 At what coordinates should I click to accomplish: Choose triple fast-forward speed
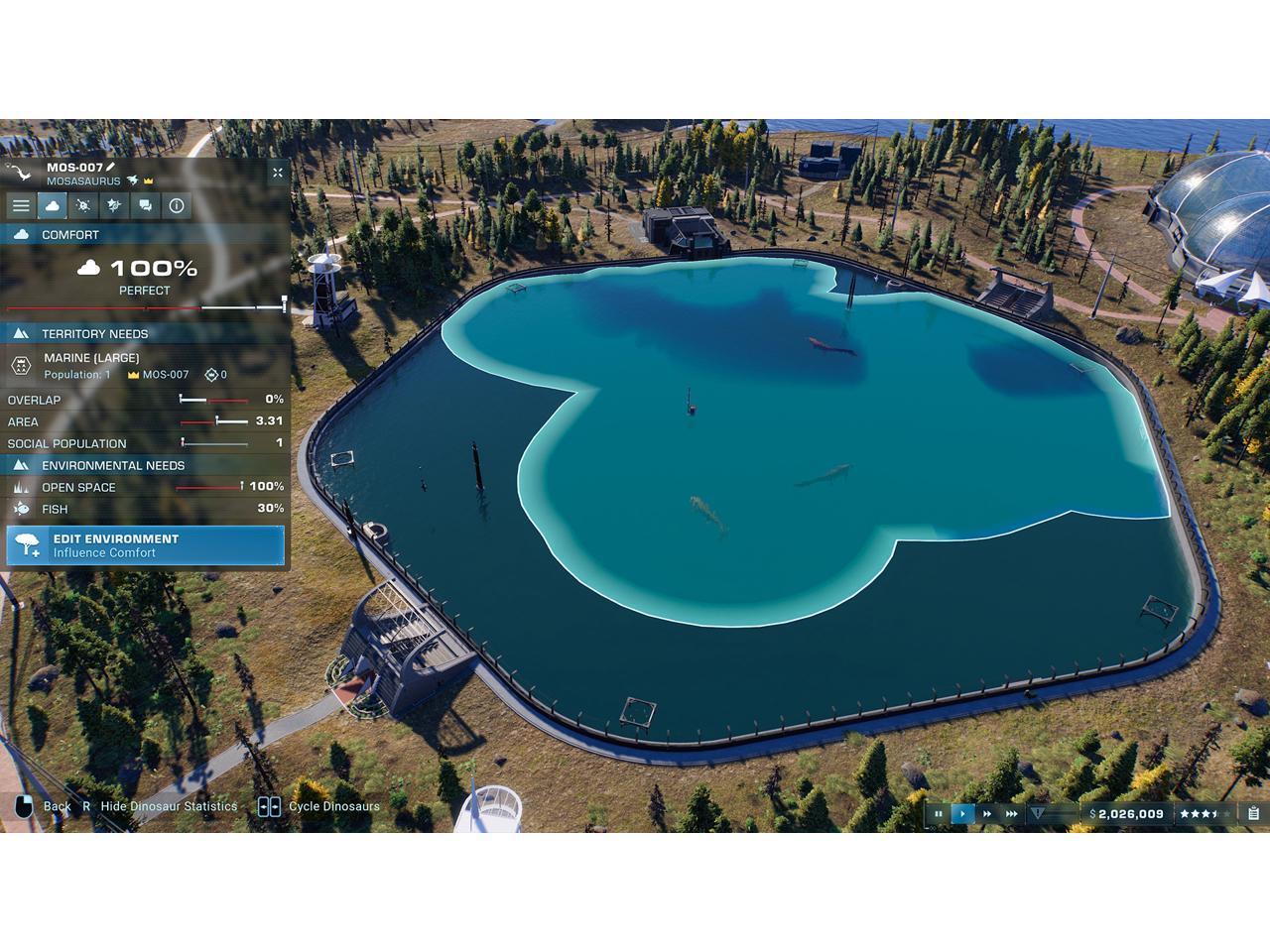click(1012, 814)
